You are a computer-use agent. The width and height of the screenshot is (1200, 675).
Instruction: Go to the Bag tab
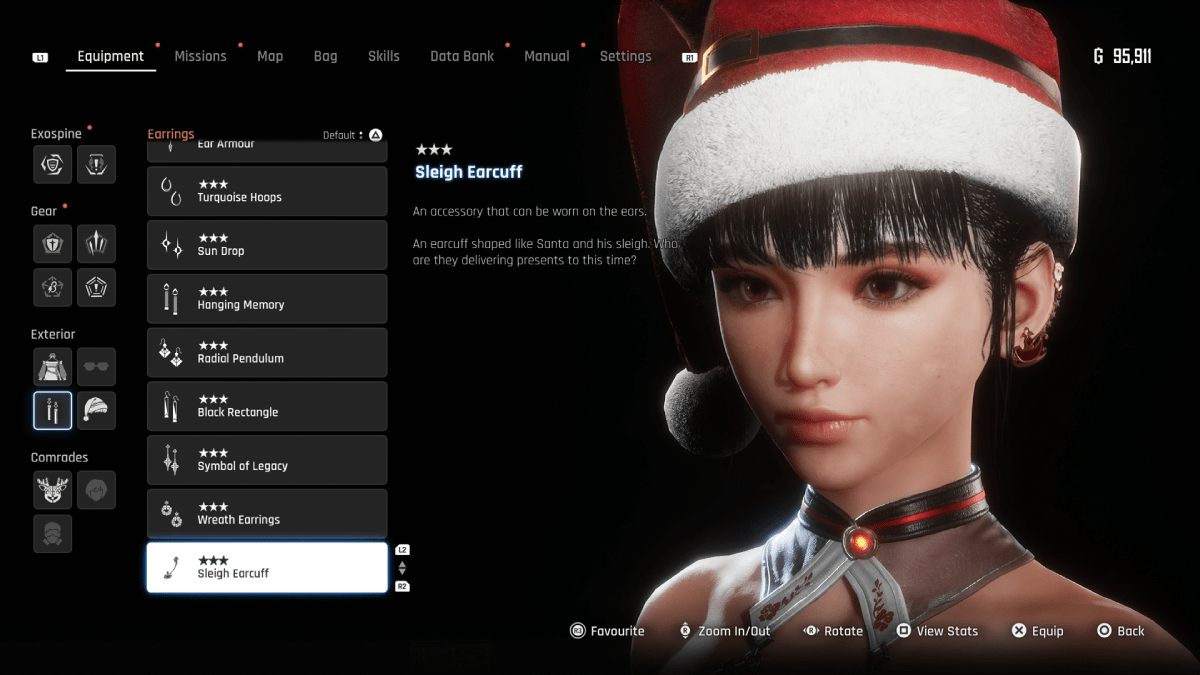tap(325, 57)
